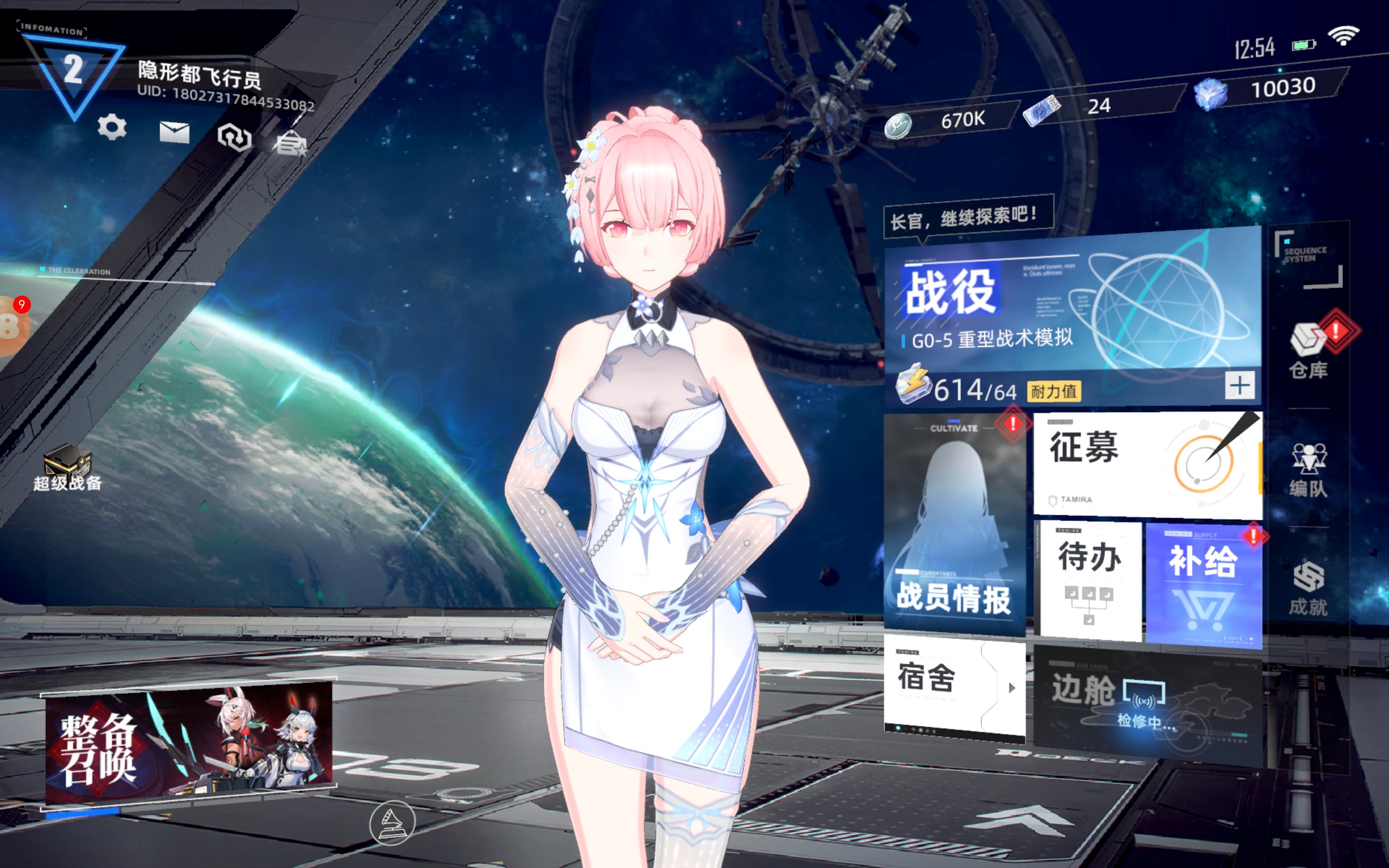
Task: Open 战员情报 combatant info
Action: click(954, 525)
